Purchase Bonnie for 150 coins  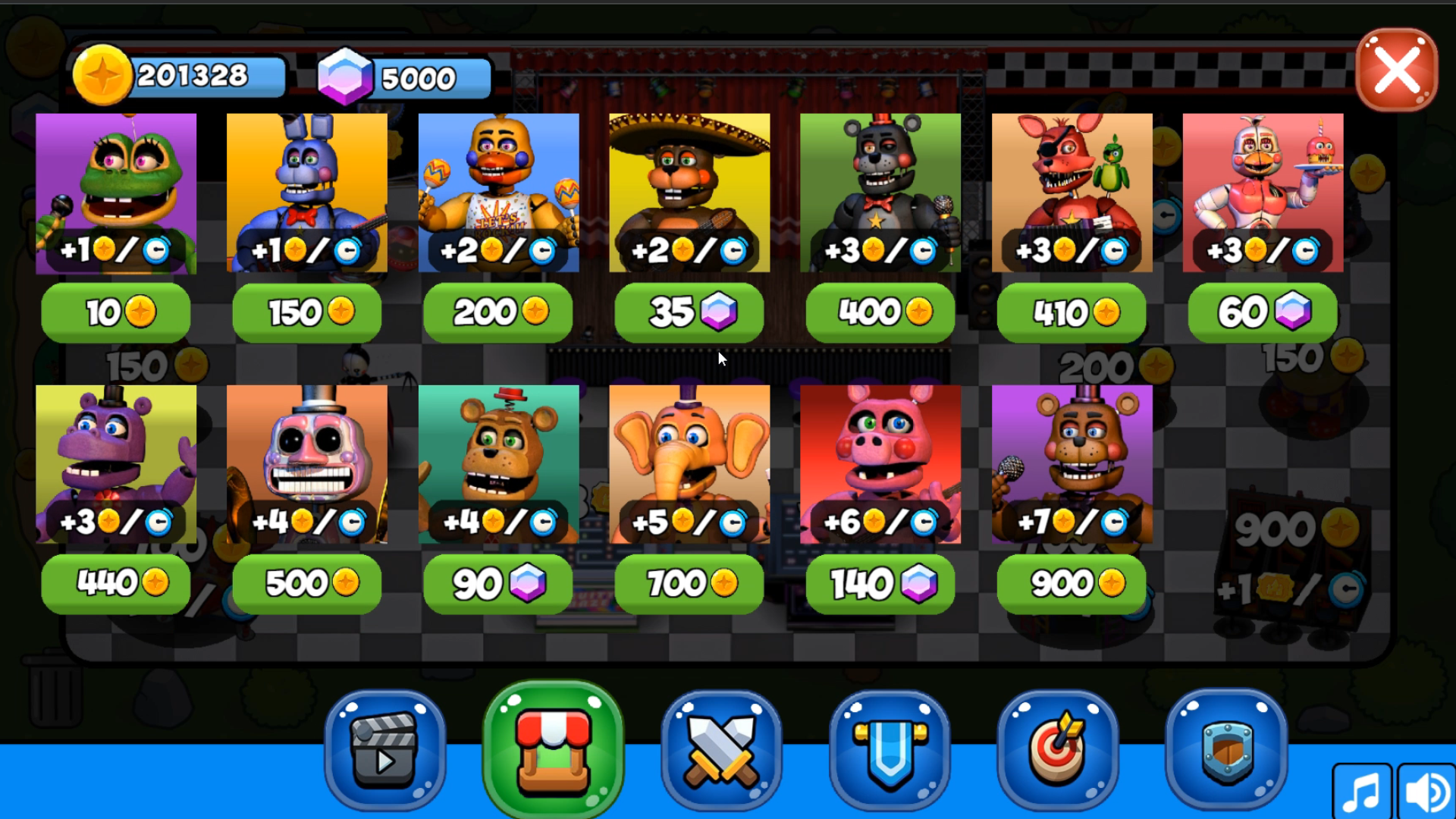click(306, 312)
